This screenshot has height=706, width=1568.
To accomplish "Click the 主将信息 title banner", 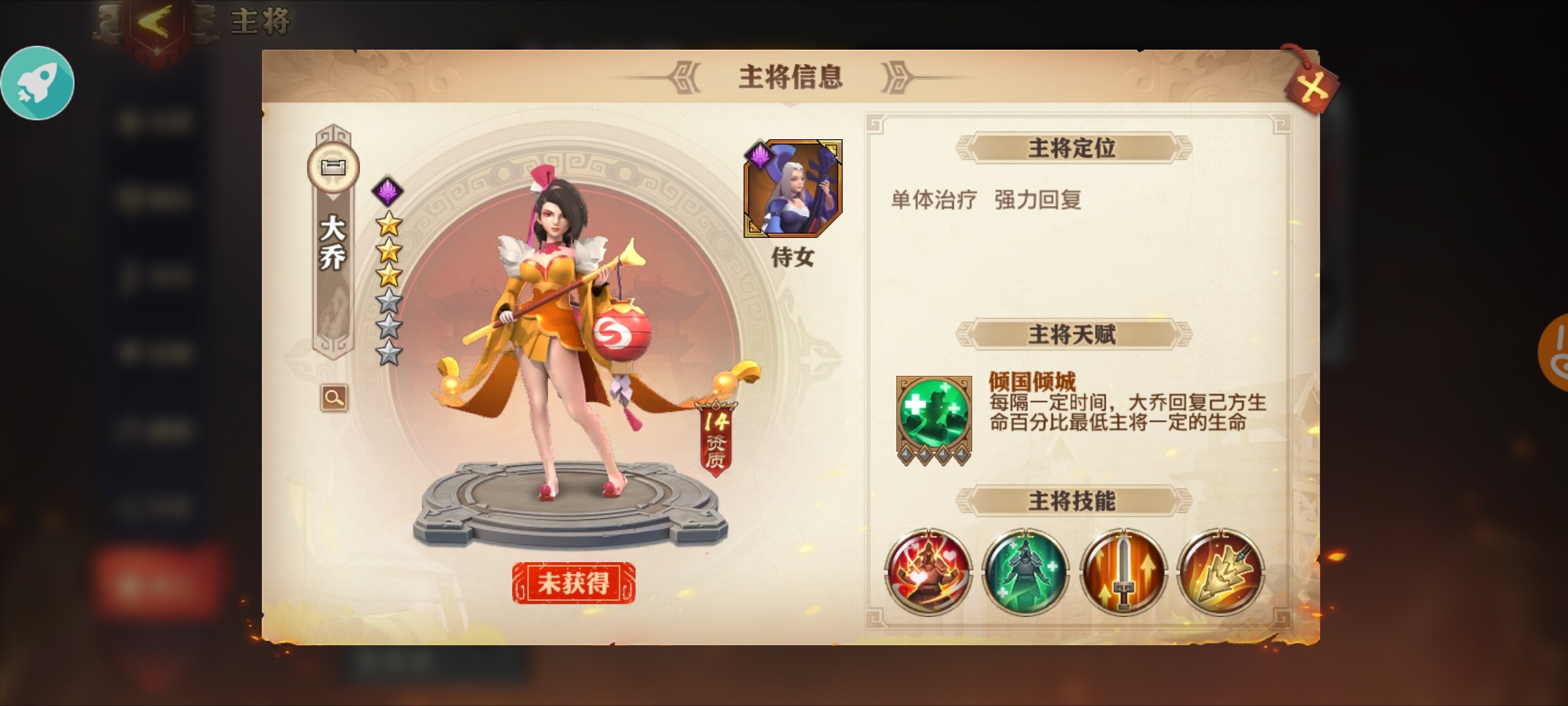I will point(790,75).
